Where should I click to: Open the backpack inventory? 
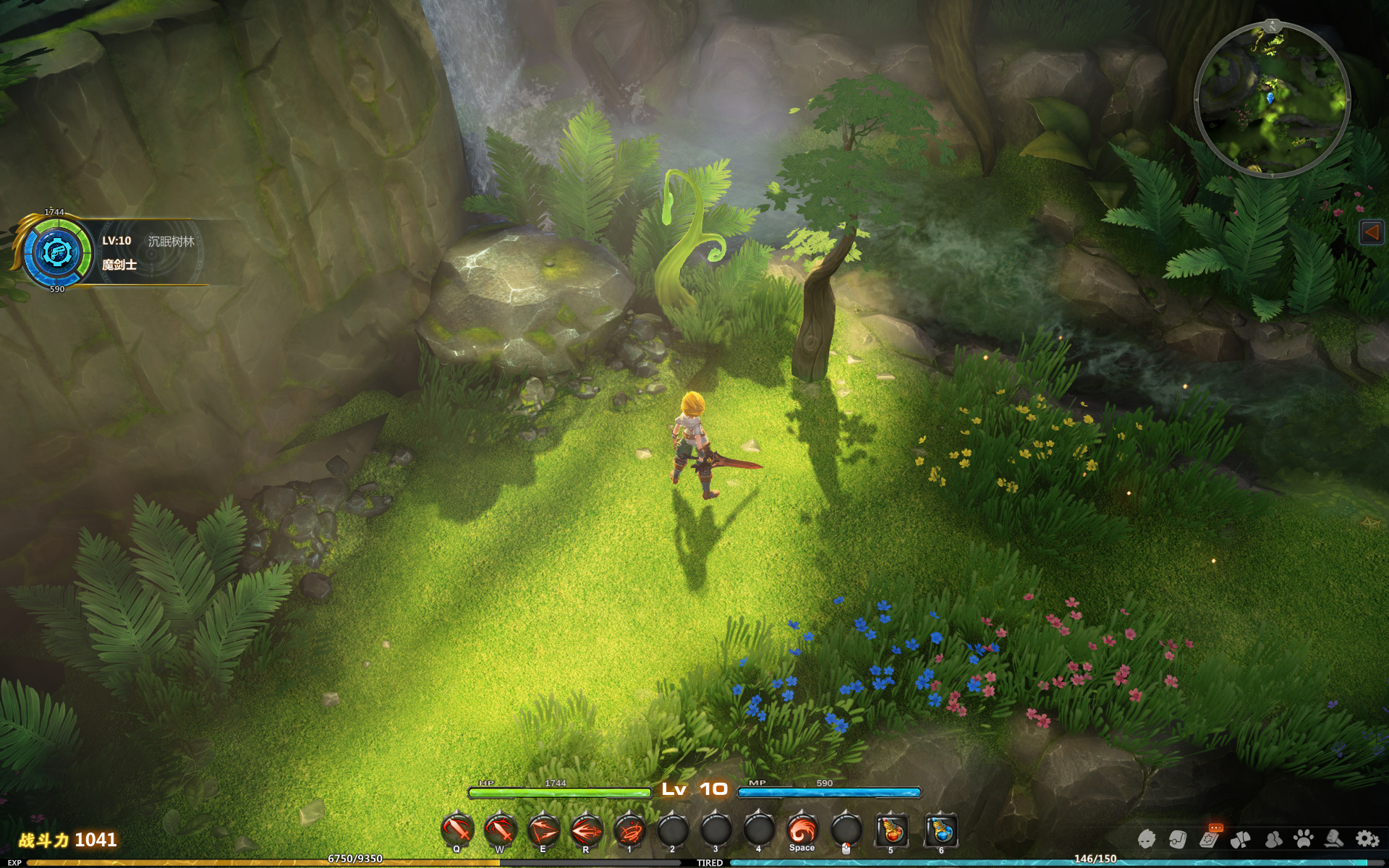1178,839
